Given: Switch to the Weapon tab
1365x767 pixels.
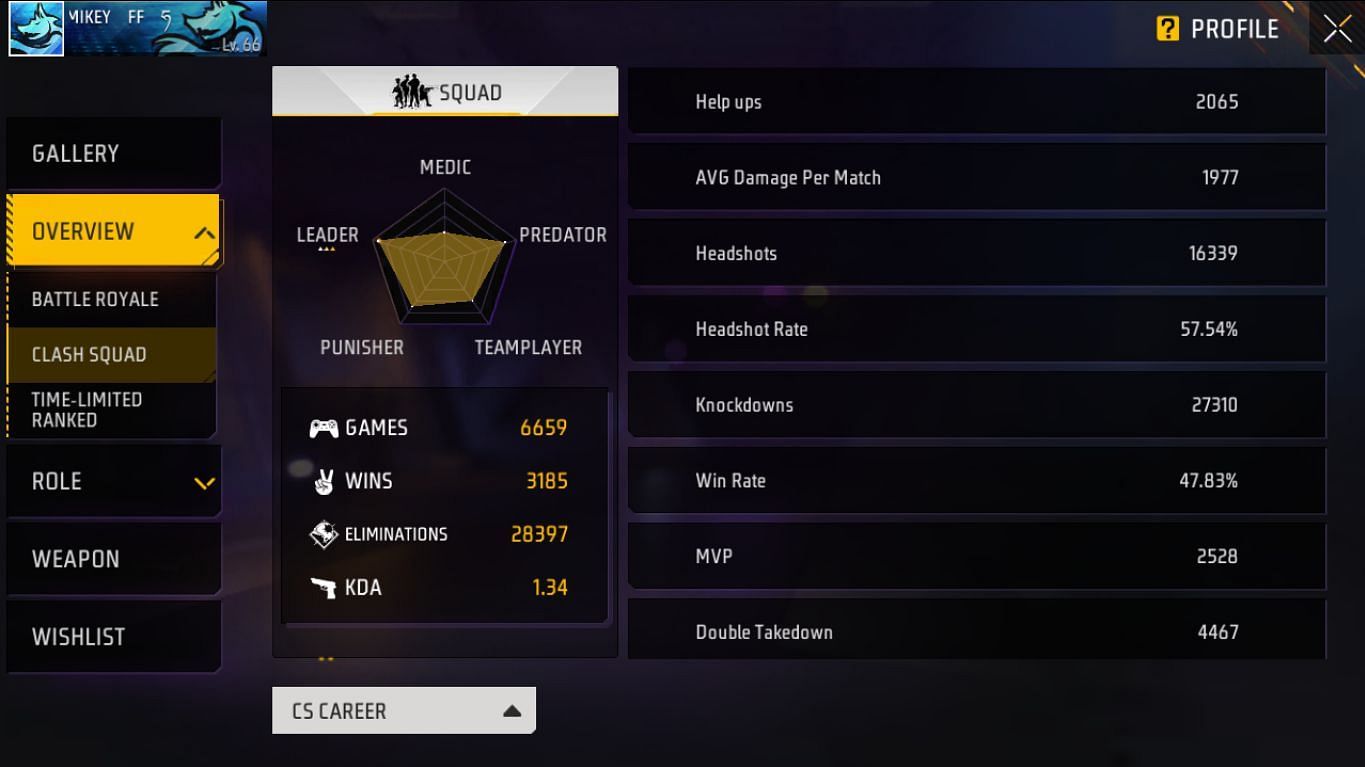Looking at the screenshot, I should (x=75, y=558).
